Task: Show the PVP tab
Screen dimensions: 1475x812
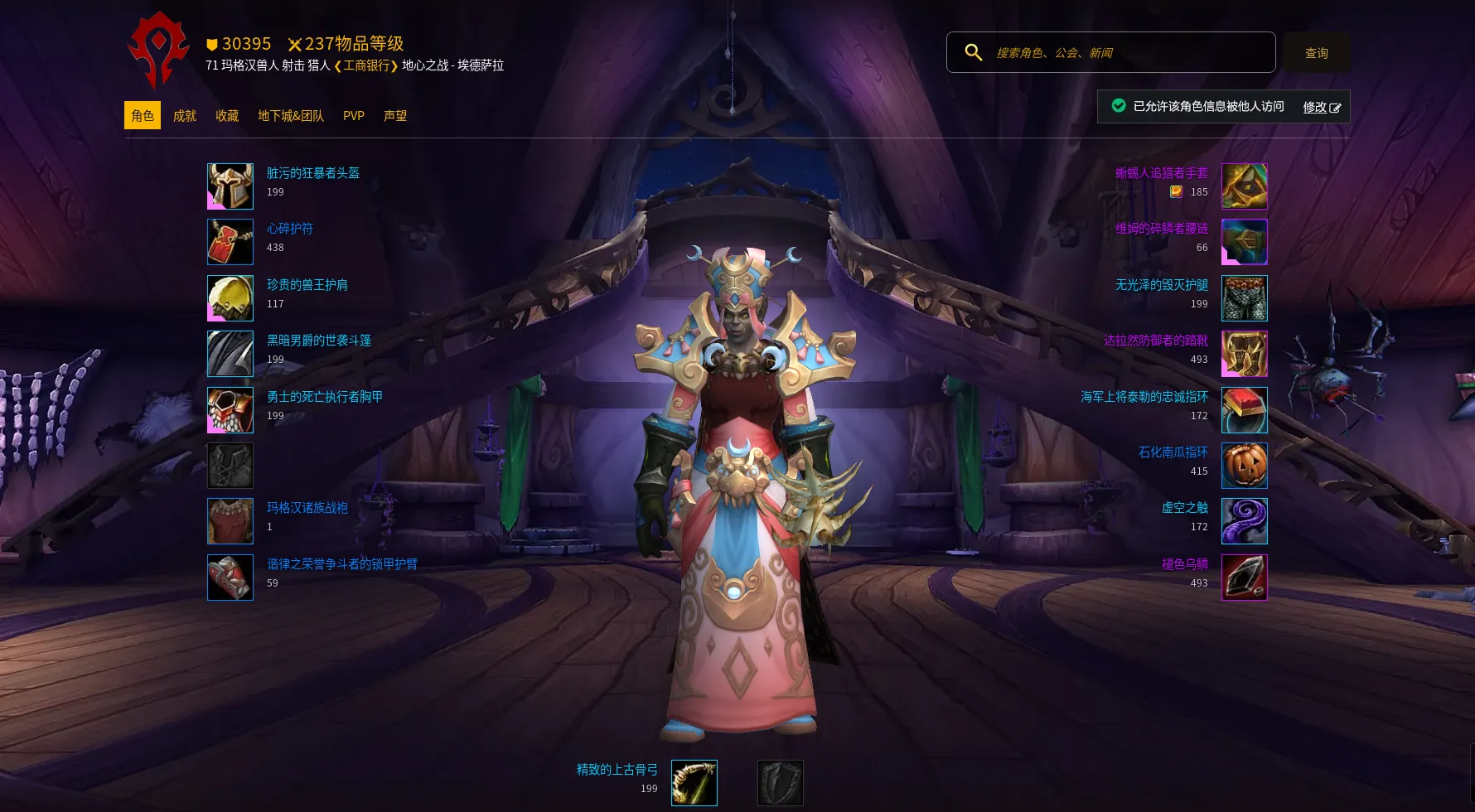Action: coord(354,116)
